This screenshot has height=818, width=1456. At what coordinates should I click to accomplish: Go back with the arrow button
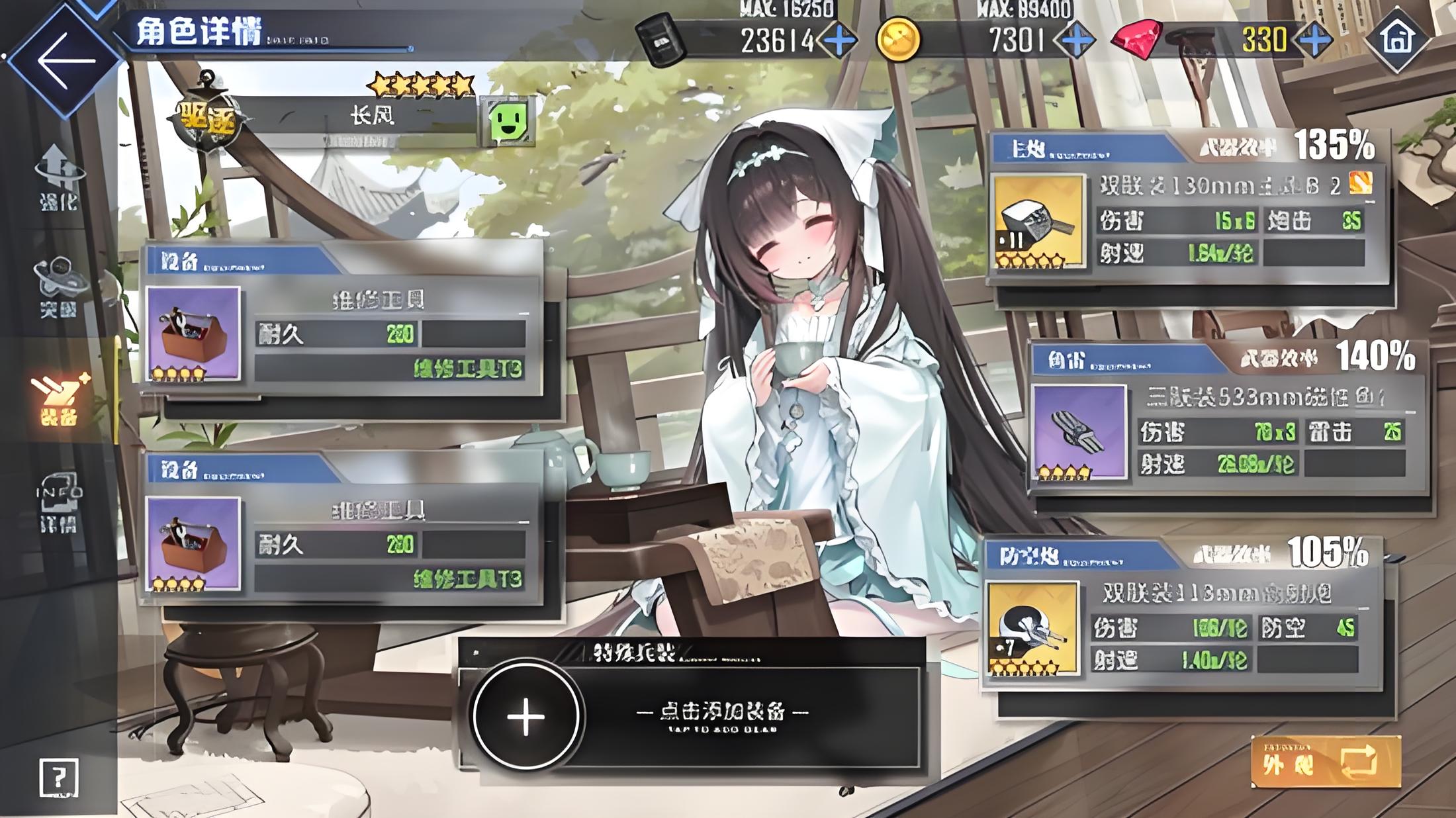65,61
